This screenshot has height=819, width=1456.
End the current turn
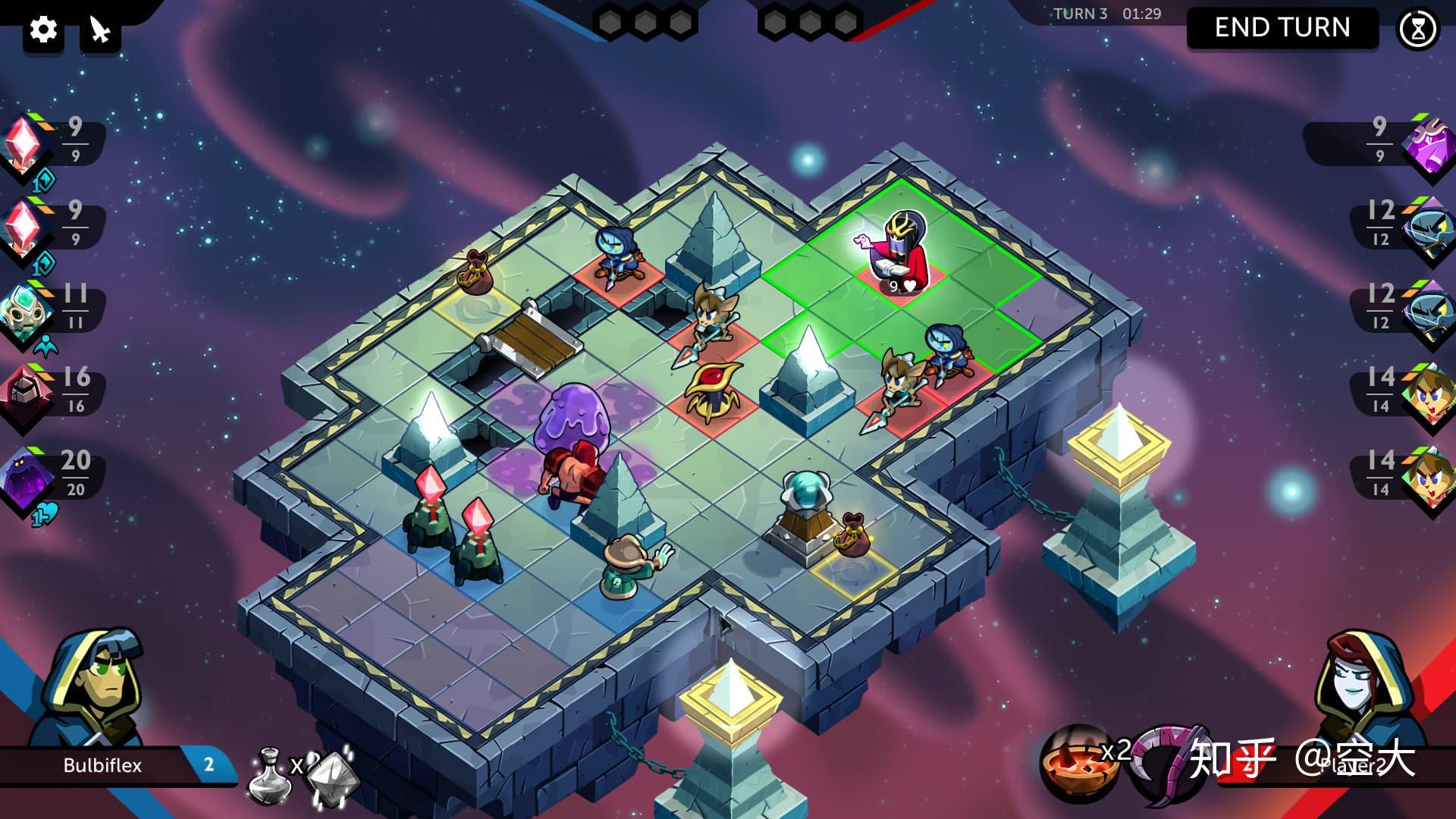click(x=1282, y=28)
